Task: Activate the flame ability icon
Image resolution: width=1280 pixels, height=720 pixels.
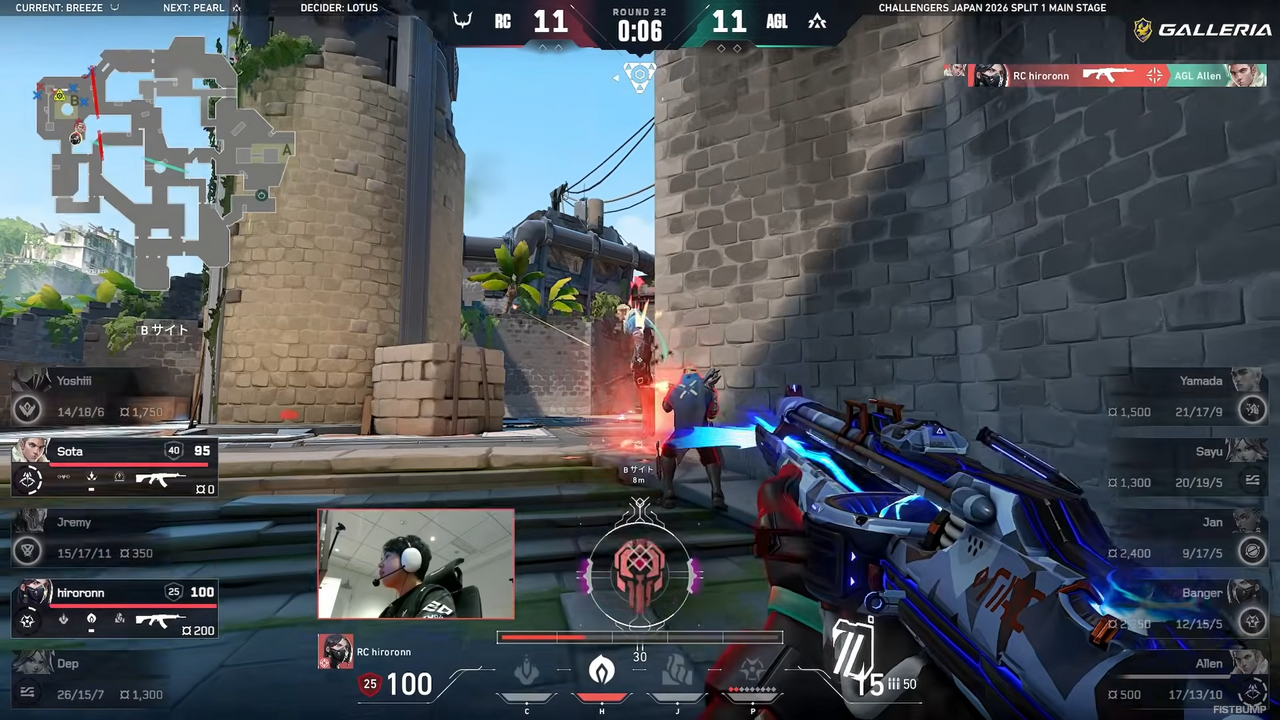Action: (x=601, y=671)
